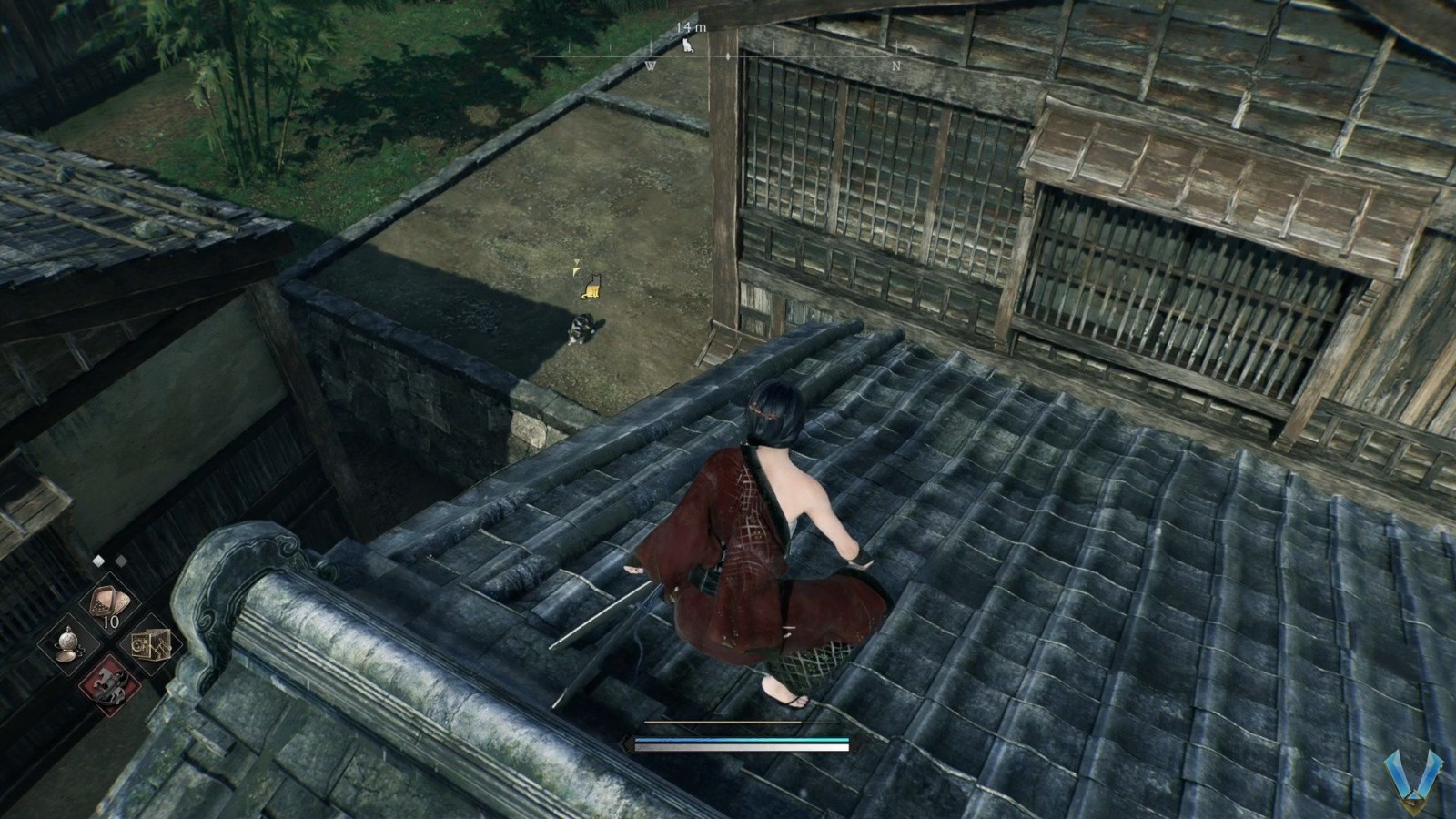The width and height of the screenshot is (1456, 819).
Task: Toggle the left white diamond indicator
Action: [97, 560]
